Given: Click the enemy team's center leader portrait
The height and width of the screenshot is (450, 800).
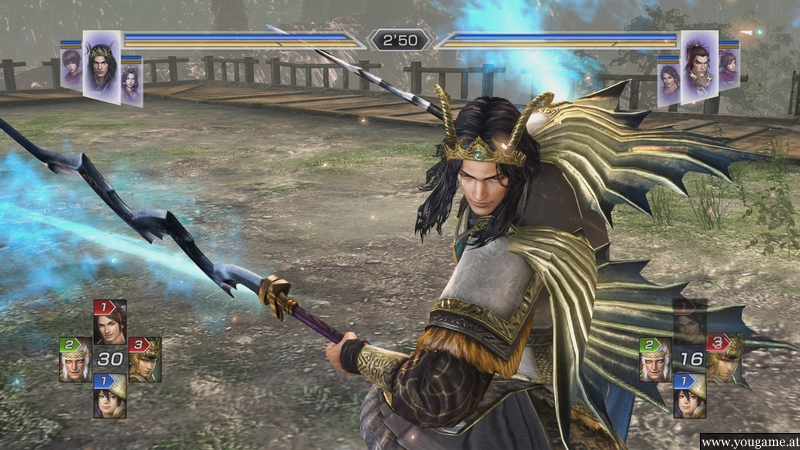Looking at the screenshot, I should point(698,66).
